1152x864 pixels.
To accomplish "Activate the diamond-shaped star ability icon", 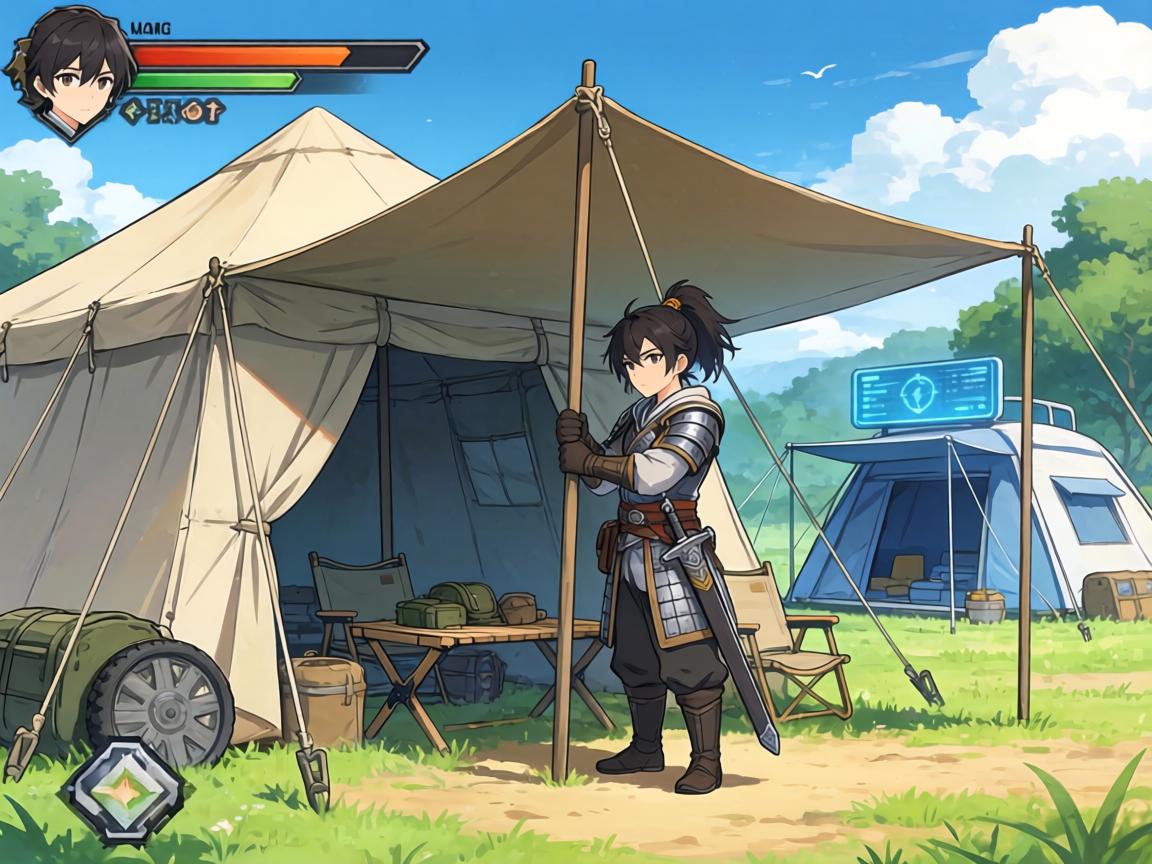I will pos(125,792).
